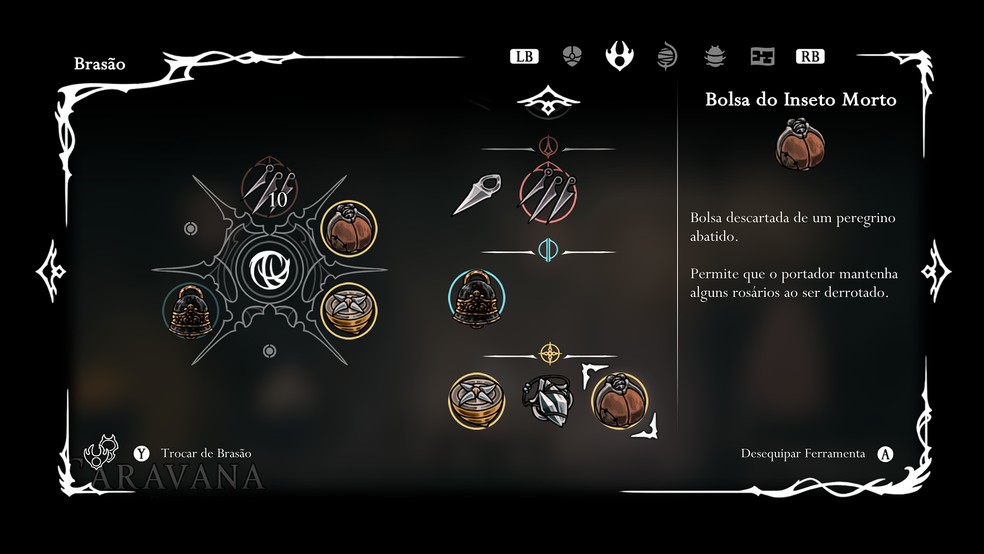Viewport: 984px width, 554px height.
Task: Switch to the mask icon tab
Action: point(572,56)
